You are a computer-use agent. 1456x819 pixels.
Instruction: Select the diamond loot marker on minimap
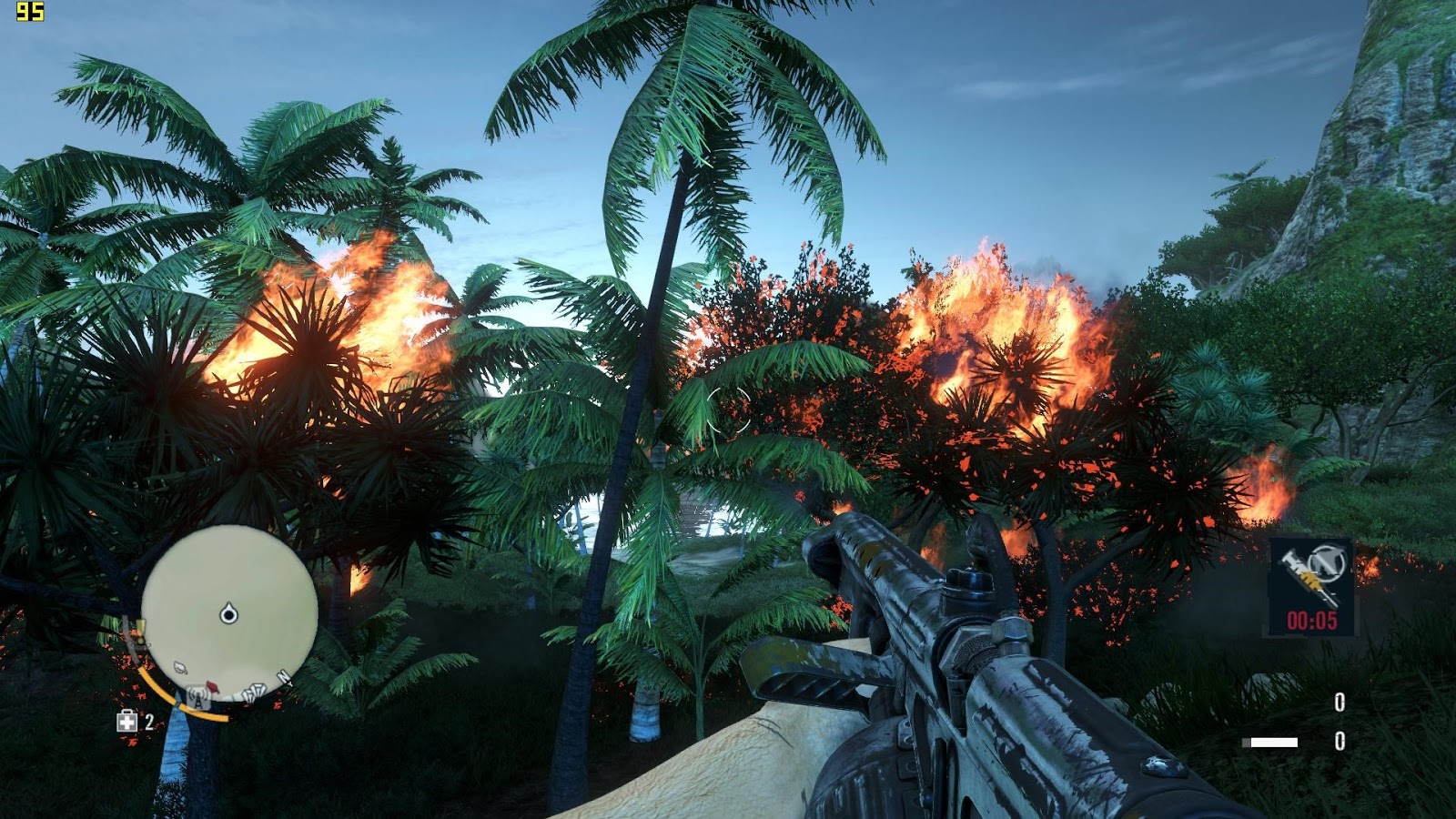coord(256,693)
